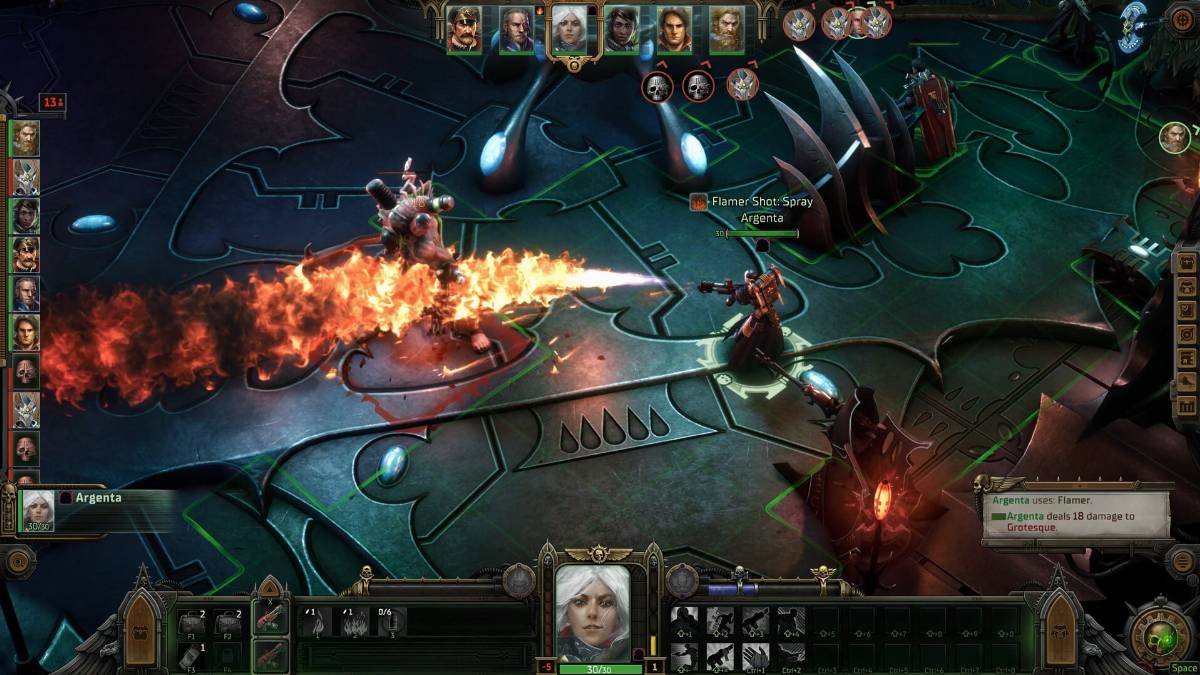Screen dimensions: 1200x675
Task: Switch to the first flamer weapon set
Action: pyautogui.click(x=270, y=619)
